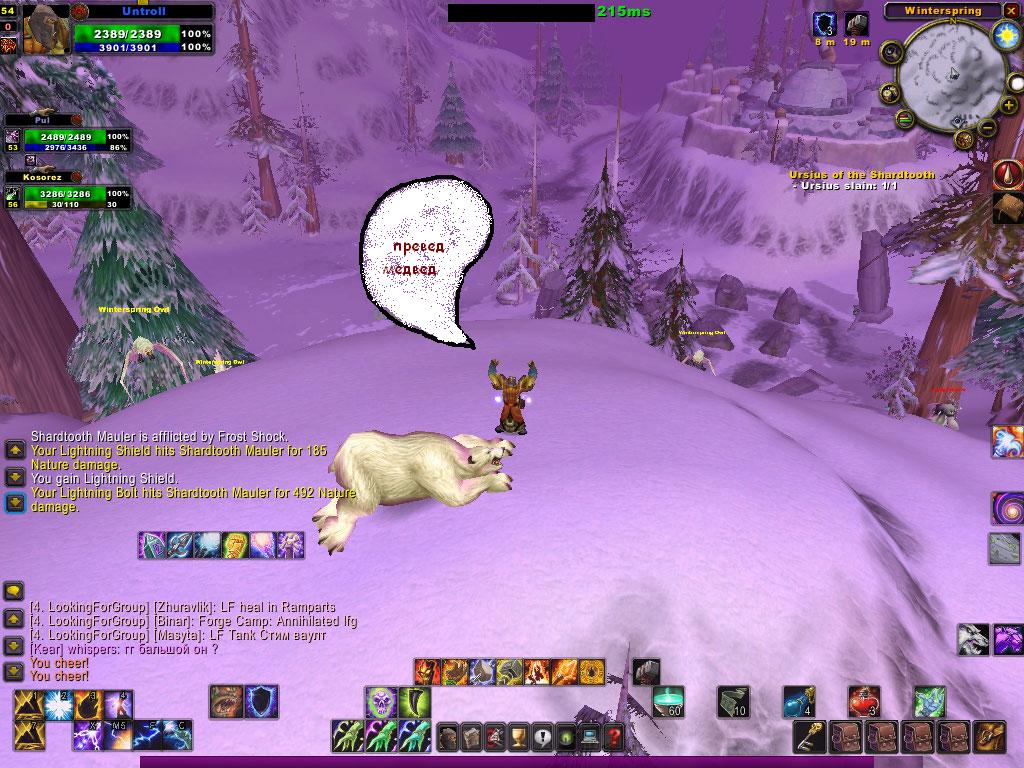The width and height of the screenshot is (1024, 768).
Task: Click the Winterspring minimap
Action: 948,74
